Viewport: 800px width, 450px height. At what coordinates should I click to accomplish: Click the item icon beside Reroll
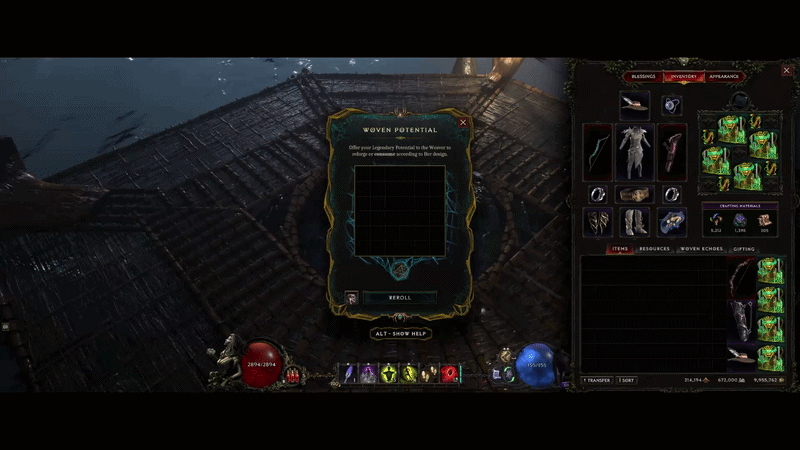pyautogui.click(x=351, y=297)
